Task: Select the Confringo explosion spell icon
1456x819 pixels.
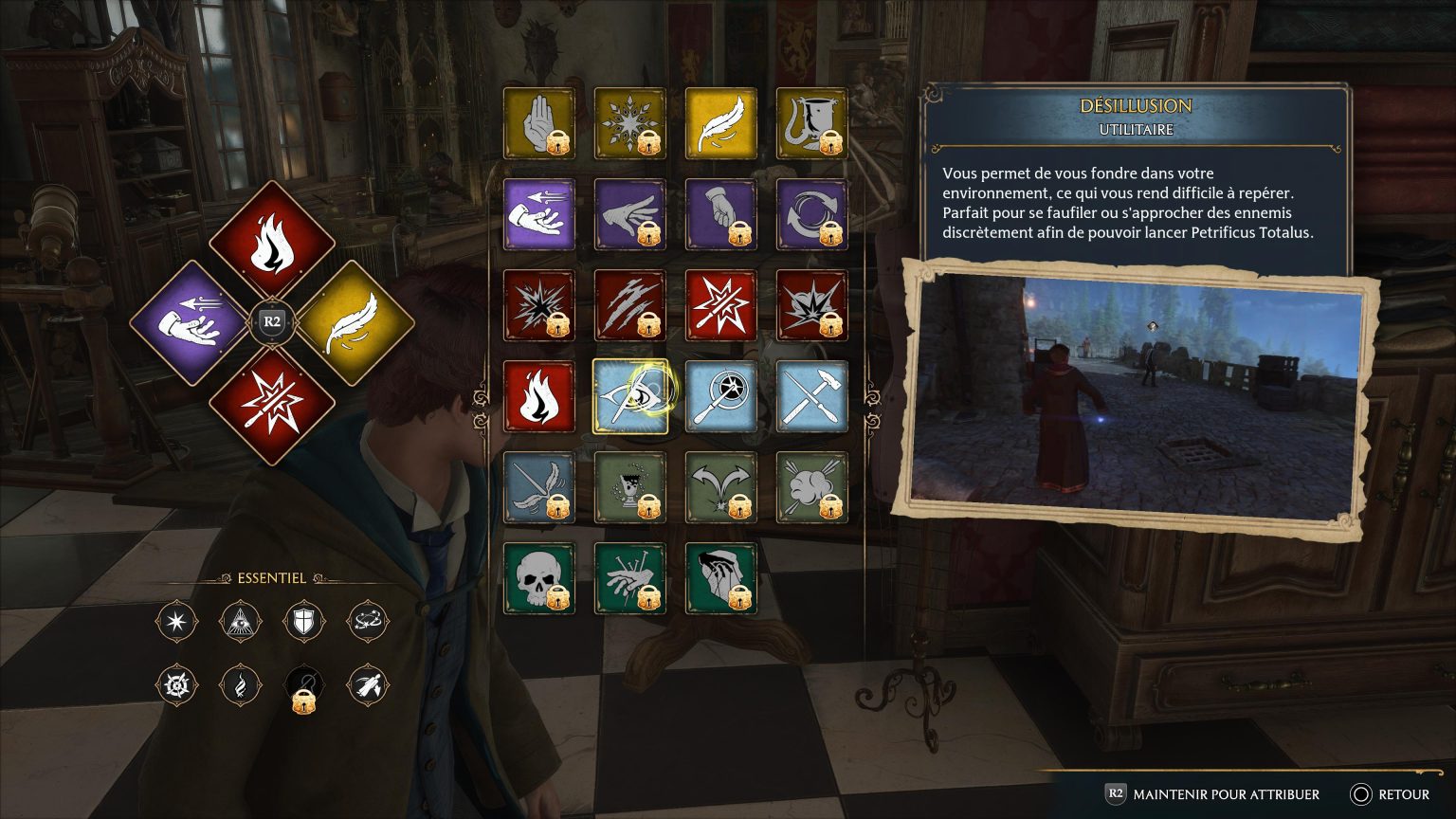Action: coord(538,305)
